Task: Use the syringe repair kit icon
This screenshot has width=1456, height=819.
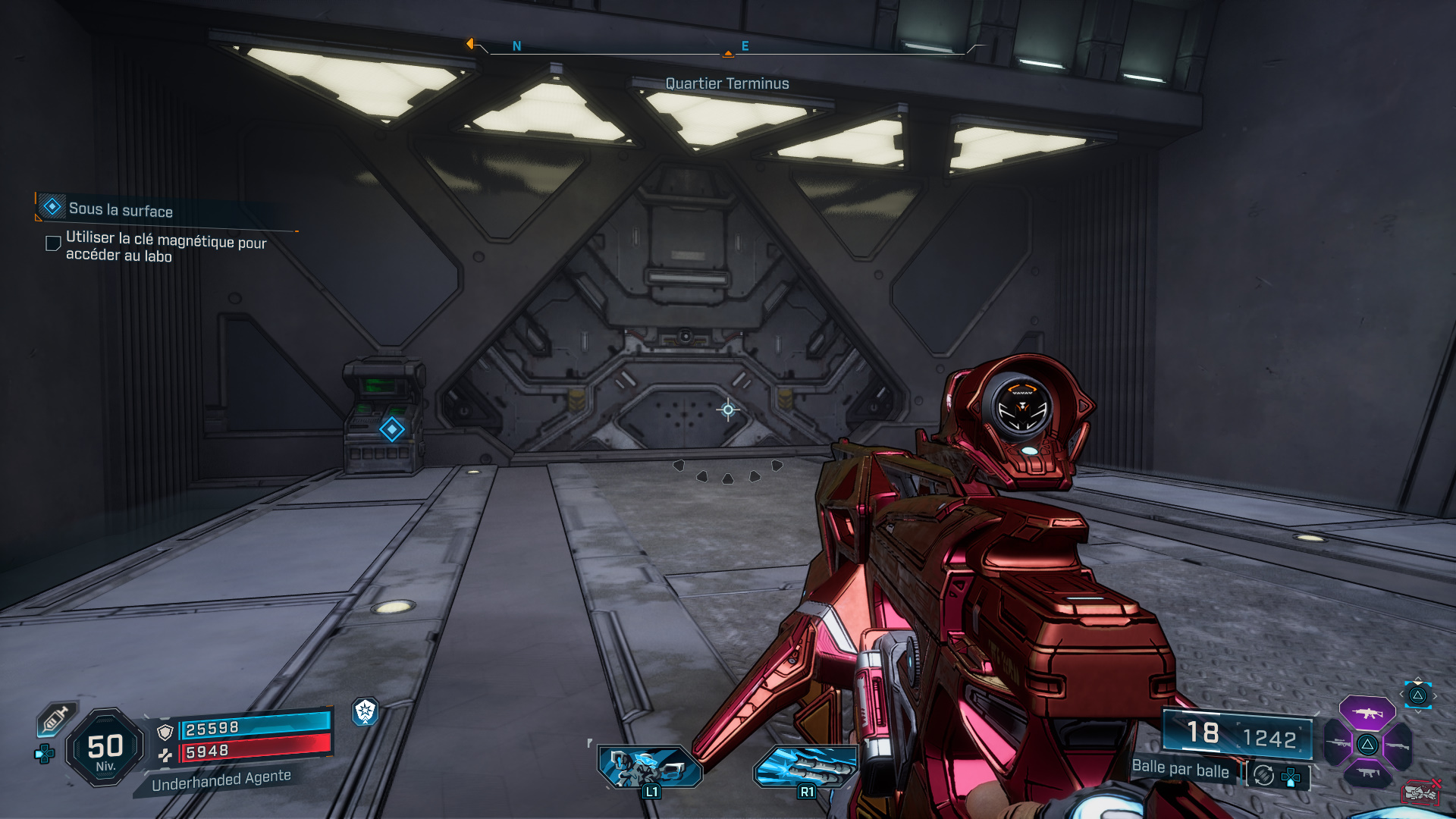Action: pos(56,718)
